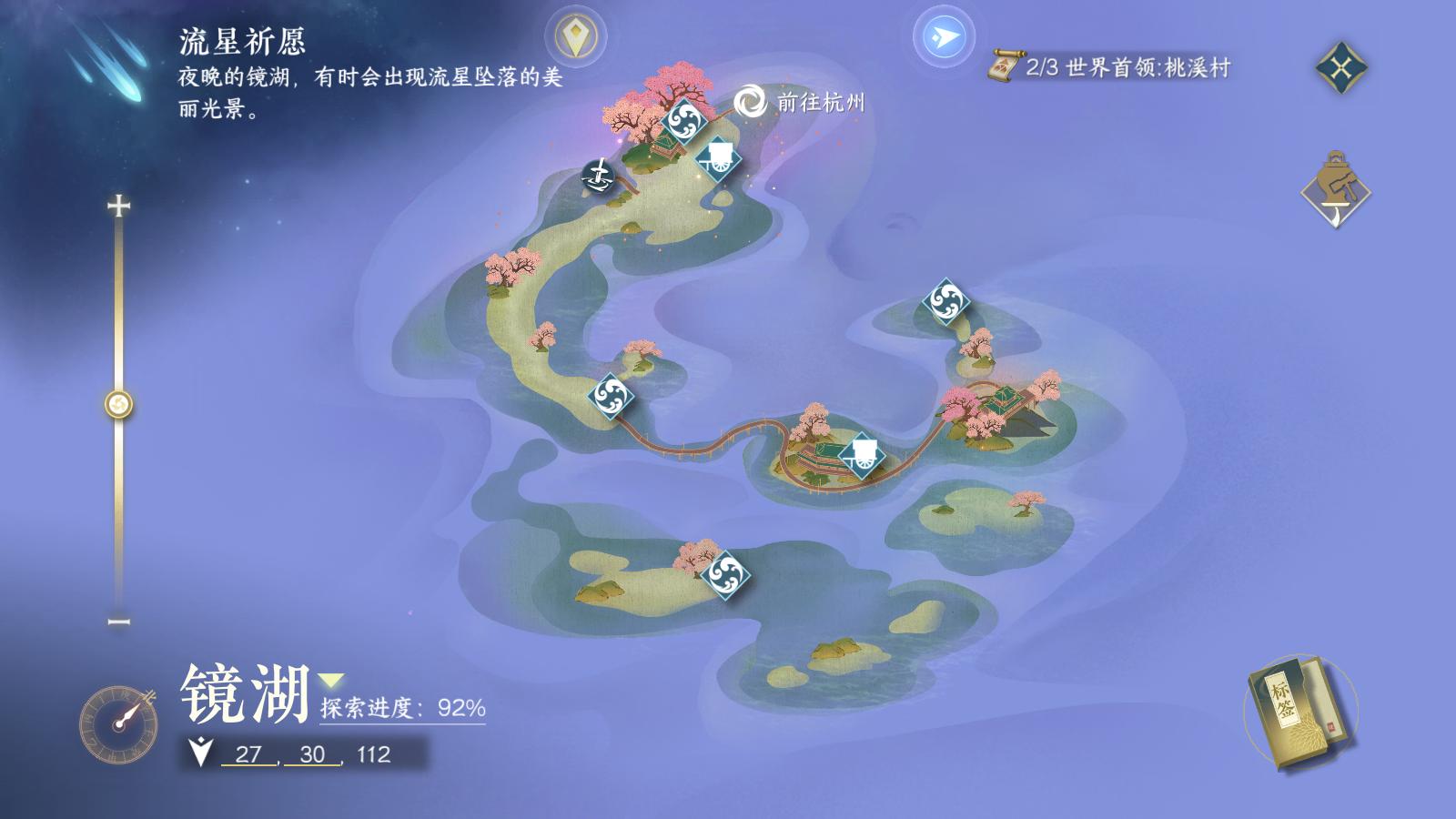Click the swirl waypoint on the eastern island
Screen dimensions: 1456x819
[946, 304]
